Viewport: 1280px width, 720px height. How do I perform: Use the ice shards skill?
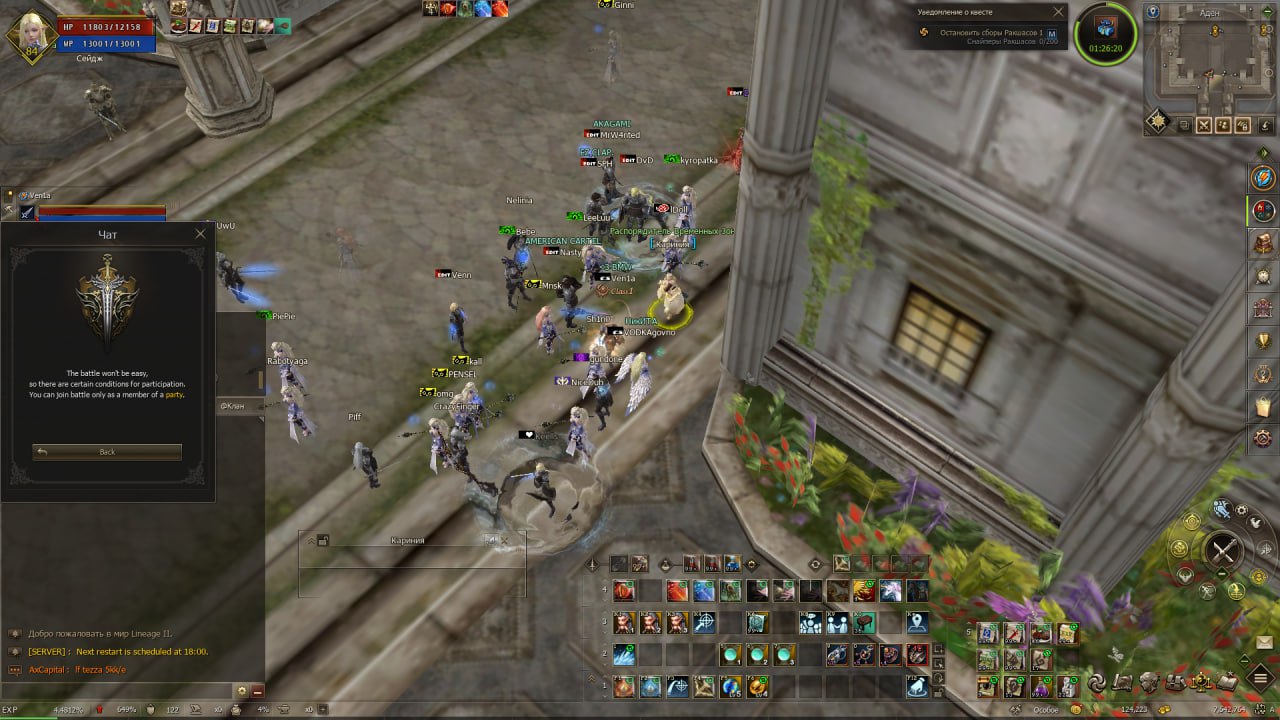[x=624, y=656]
